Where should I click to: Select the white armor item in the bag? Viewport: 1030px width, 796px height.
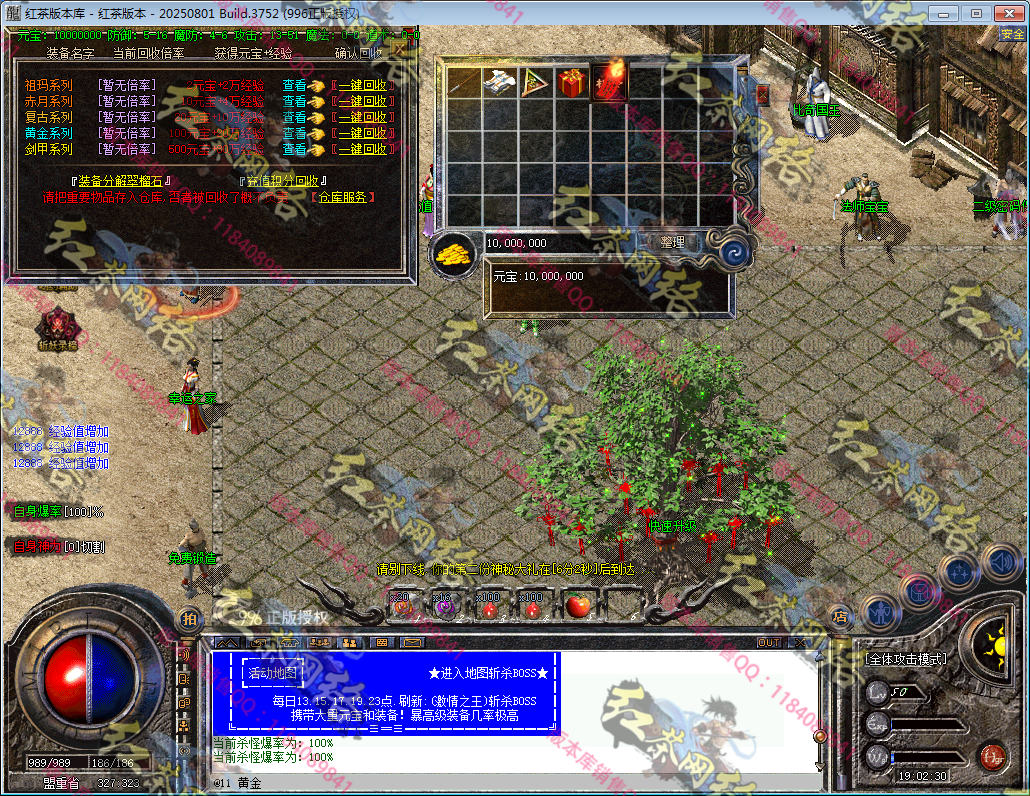[x=499, y=83]
